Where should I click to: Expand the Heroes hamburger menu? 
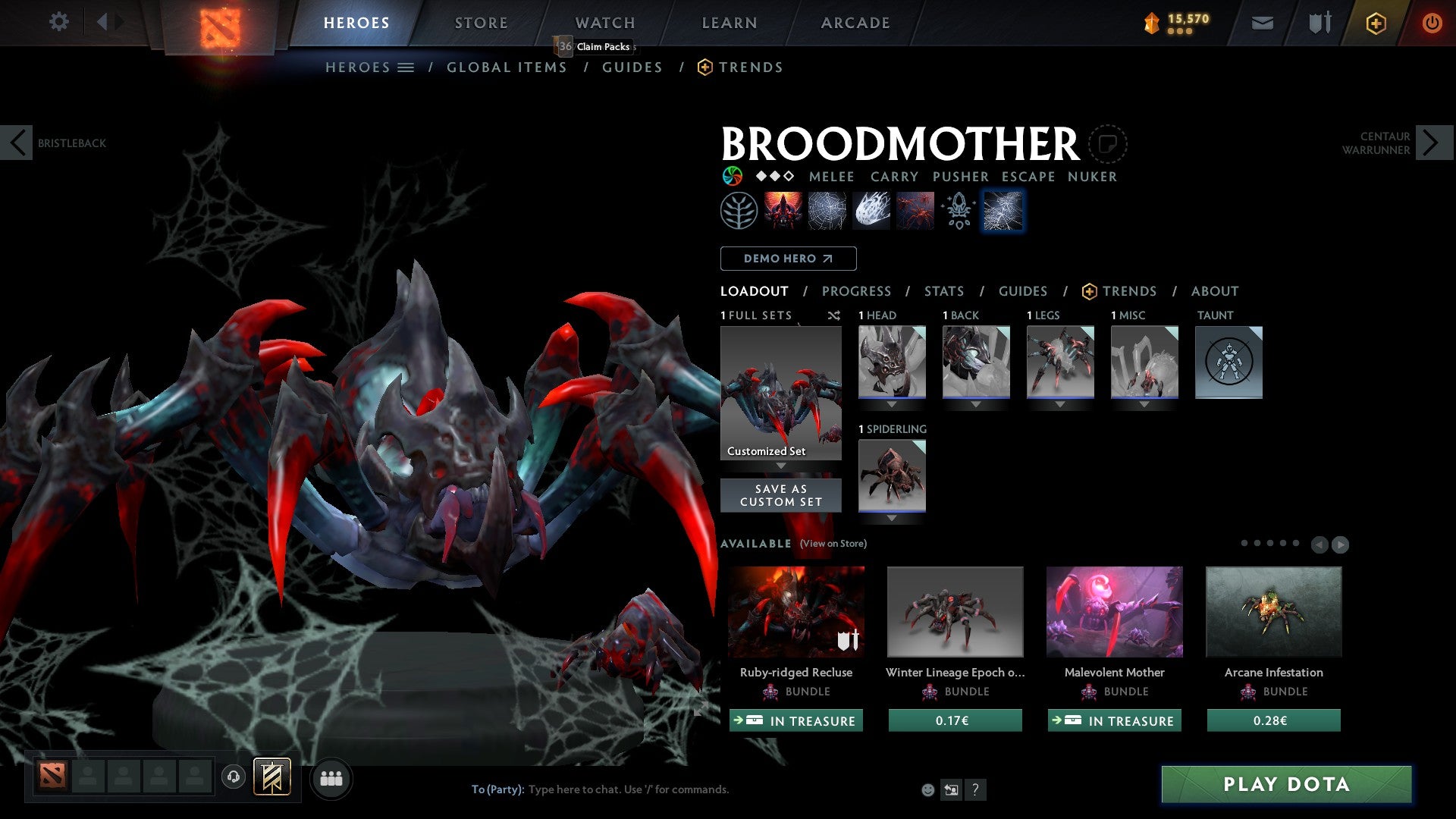point(404,67)
